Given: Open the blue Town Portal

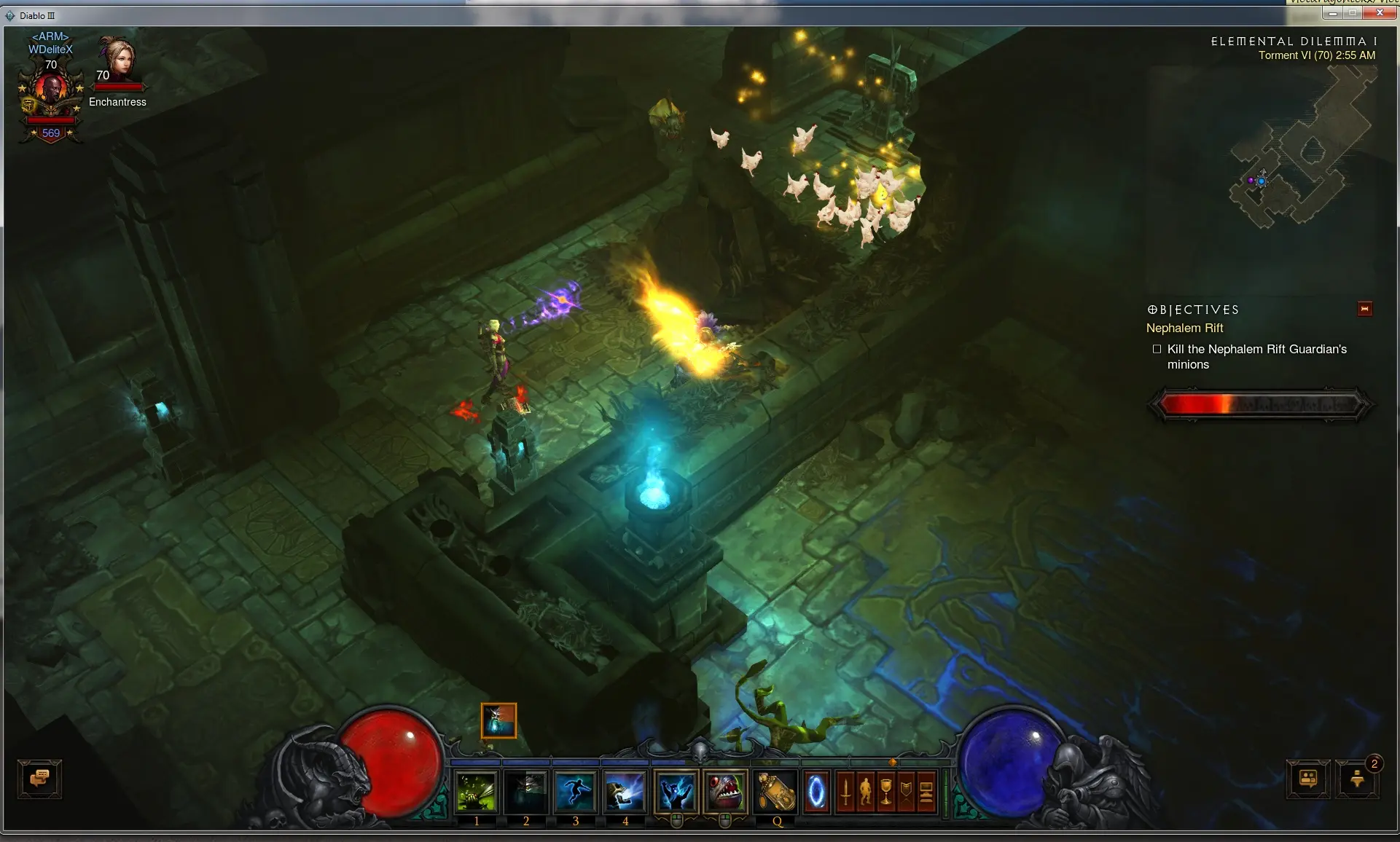Looking at the screenshot, I should point(817,792).
